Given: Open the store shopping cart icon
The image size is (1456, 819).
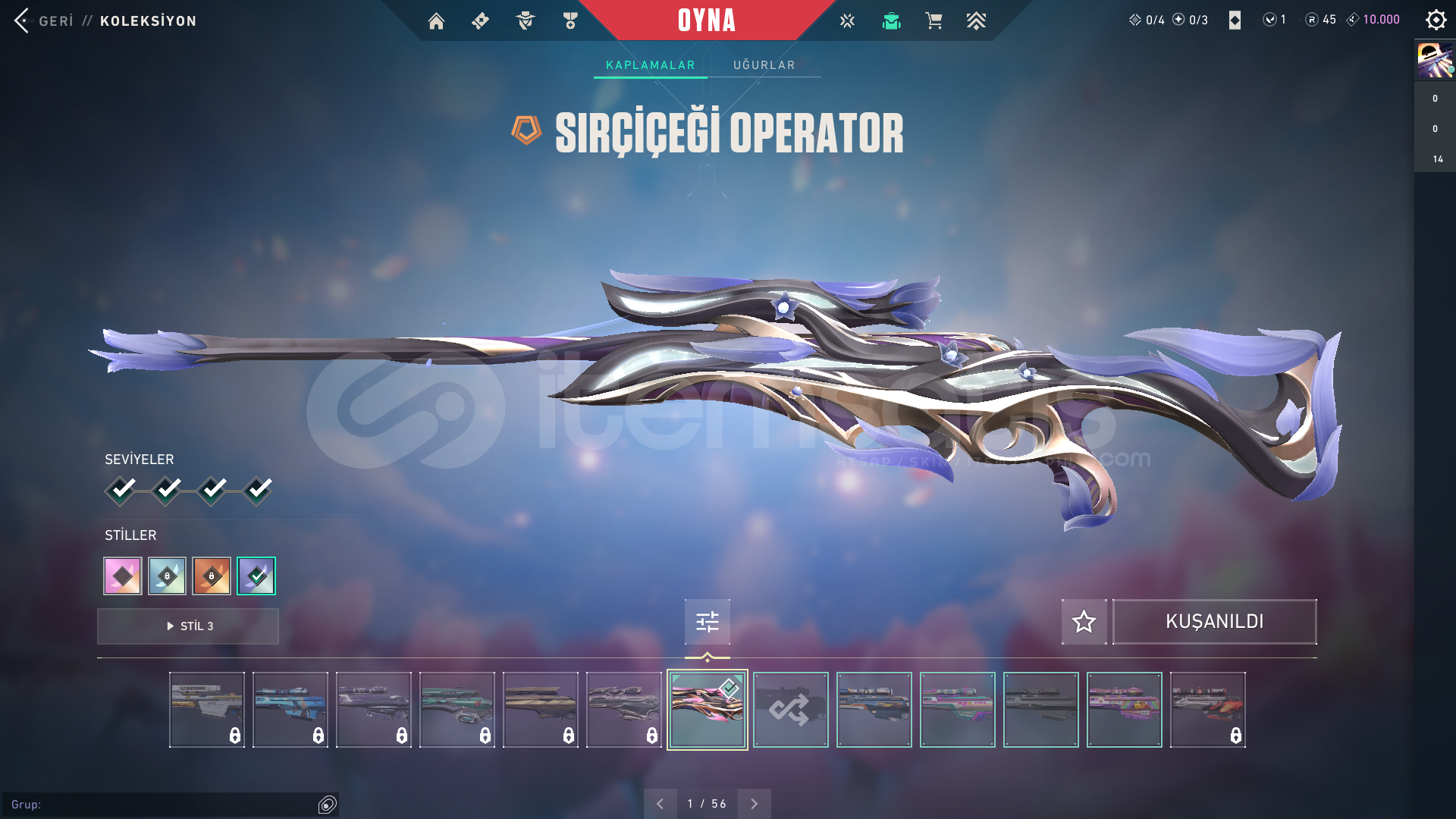Looking at the screenshot, I should click(934, 21).
